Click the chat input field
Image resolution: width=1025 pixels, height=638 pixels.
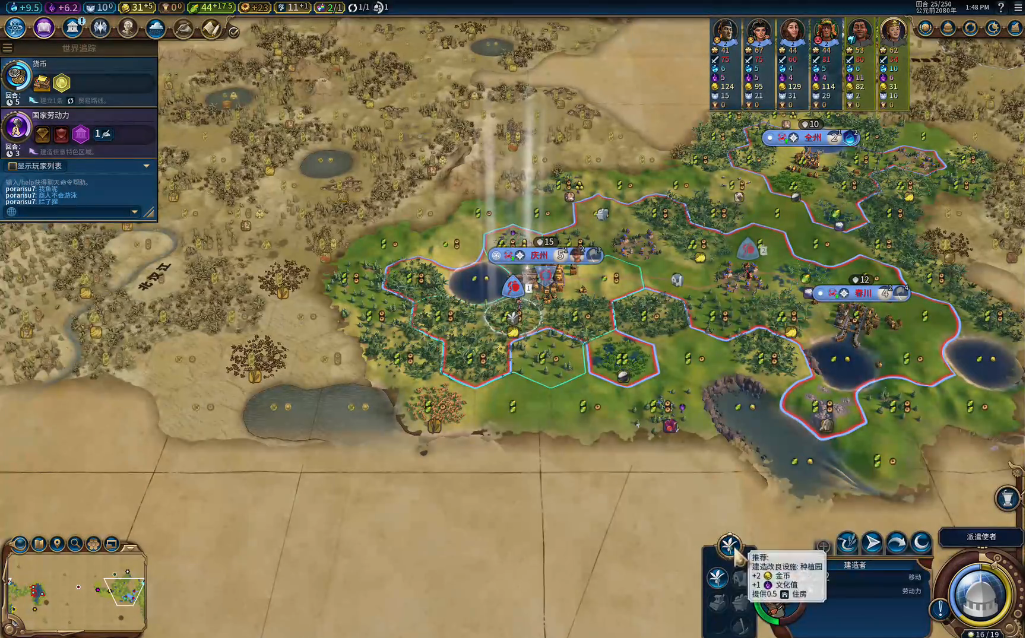tap(70, 212)
